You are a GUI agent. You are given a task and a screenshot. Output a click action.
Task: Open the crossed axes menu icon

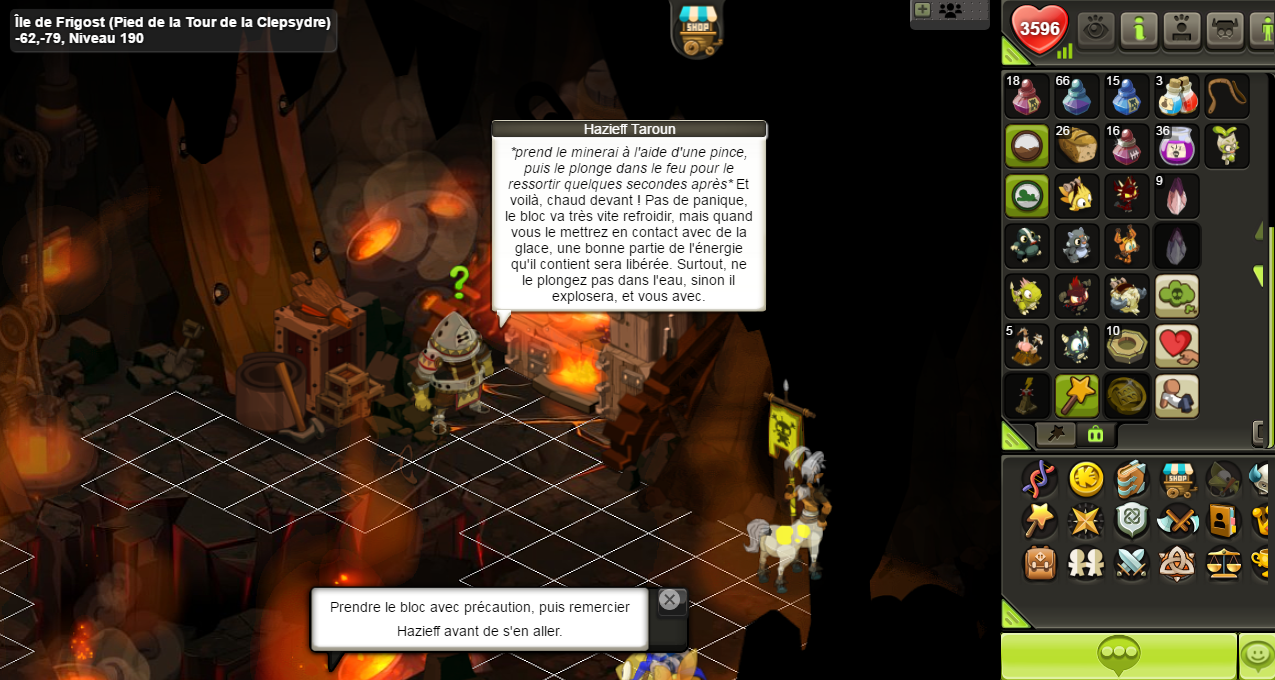pos(1176,521)
